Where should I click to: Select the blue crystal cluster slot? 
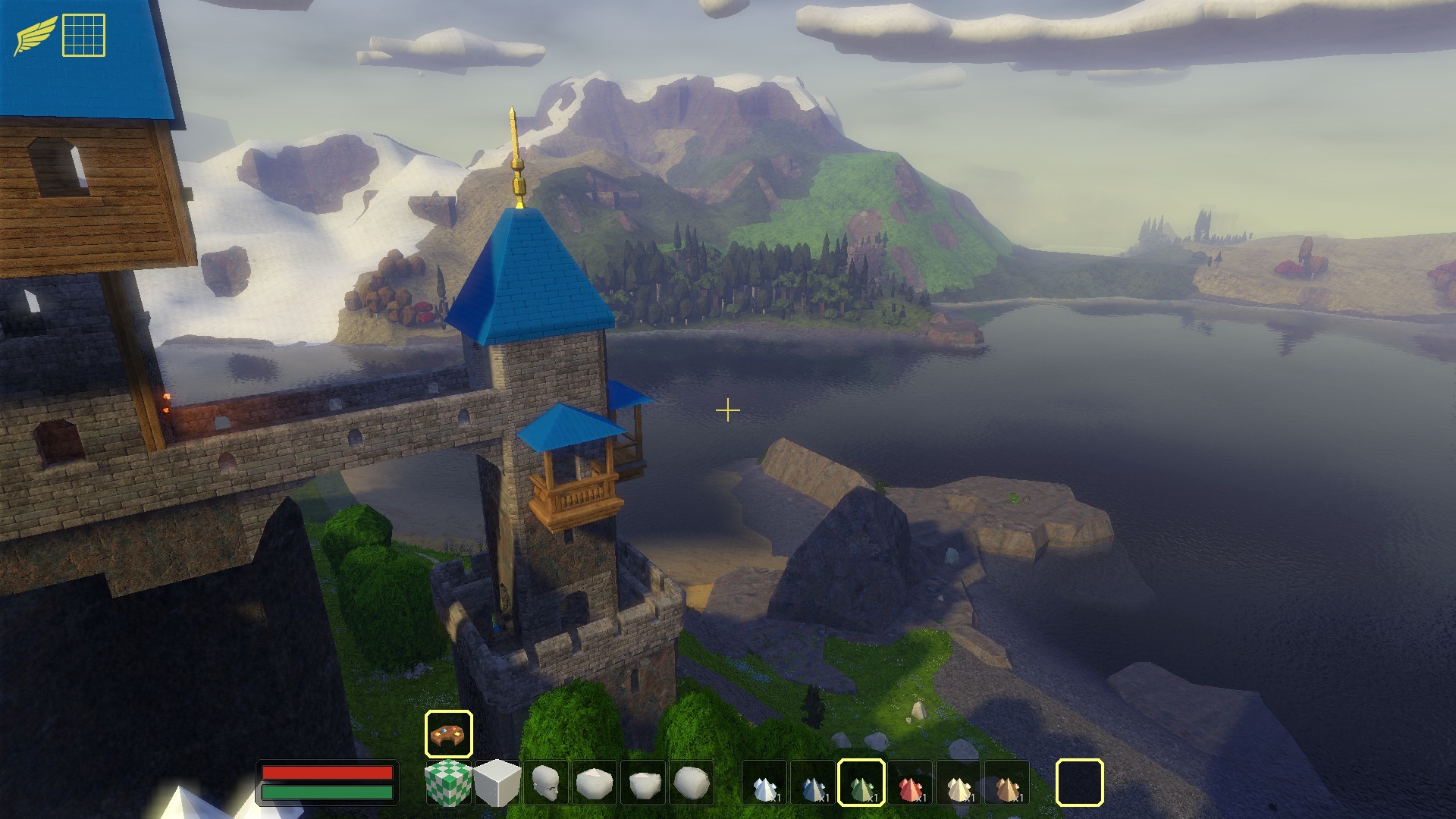coord(814,783)
